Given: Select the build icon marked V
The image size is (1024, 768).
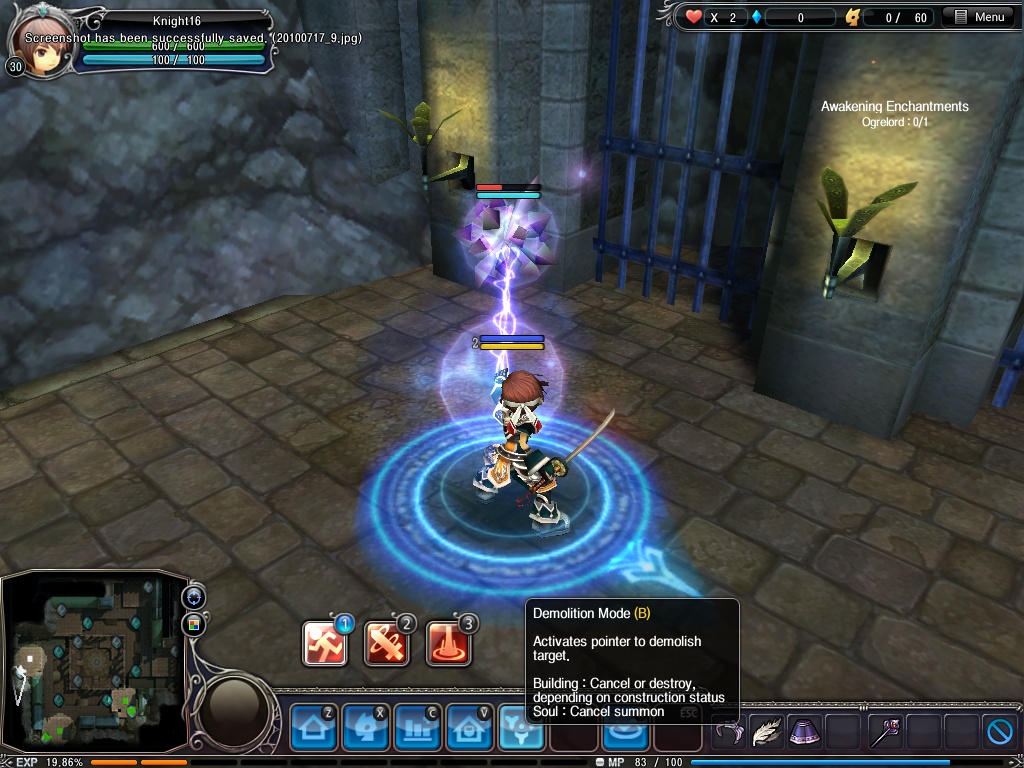Looking at the screenshot, I should point(469,727).
